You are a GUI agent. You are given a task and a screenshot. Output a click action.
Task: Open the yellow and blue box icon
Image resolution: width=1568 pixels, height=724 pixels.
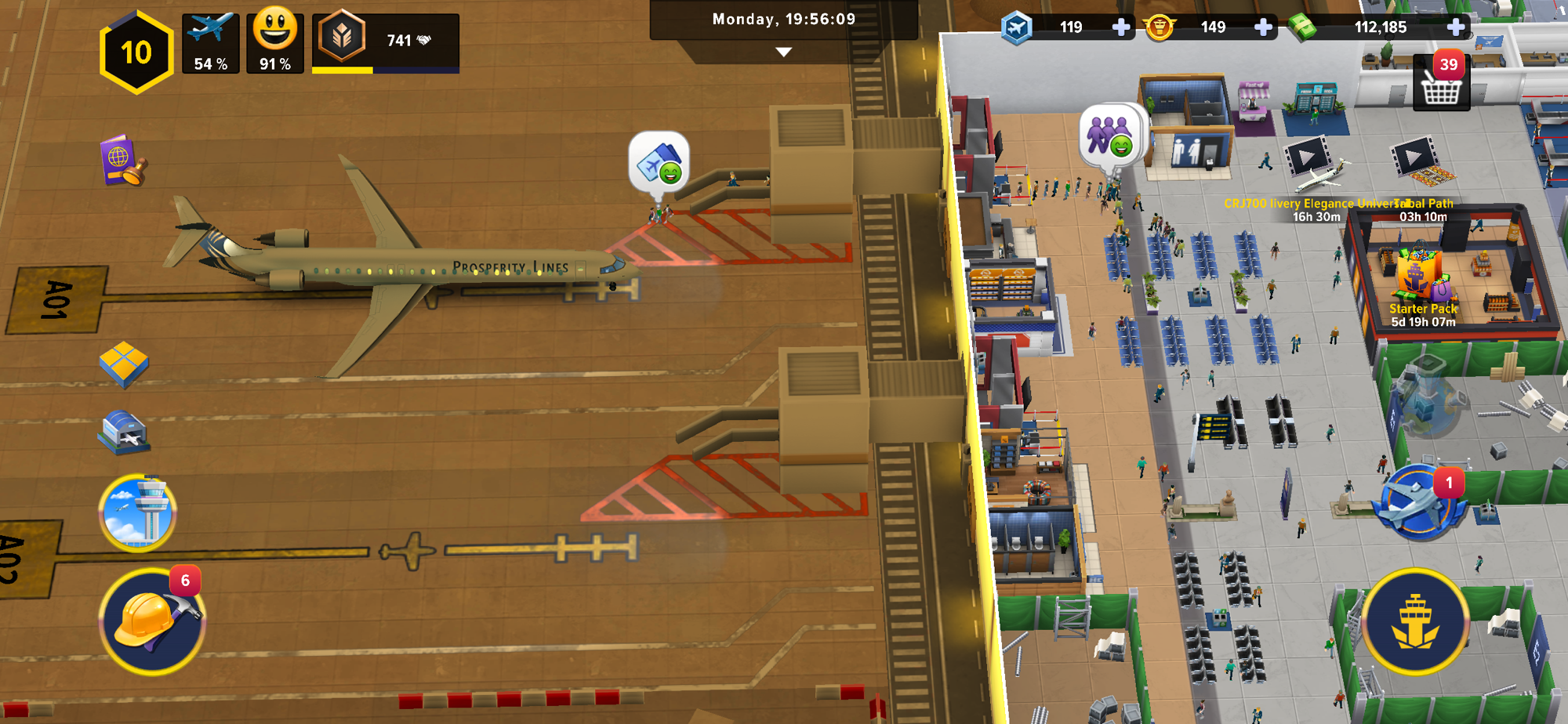[x=123, y=364]
